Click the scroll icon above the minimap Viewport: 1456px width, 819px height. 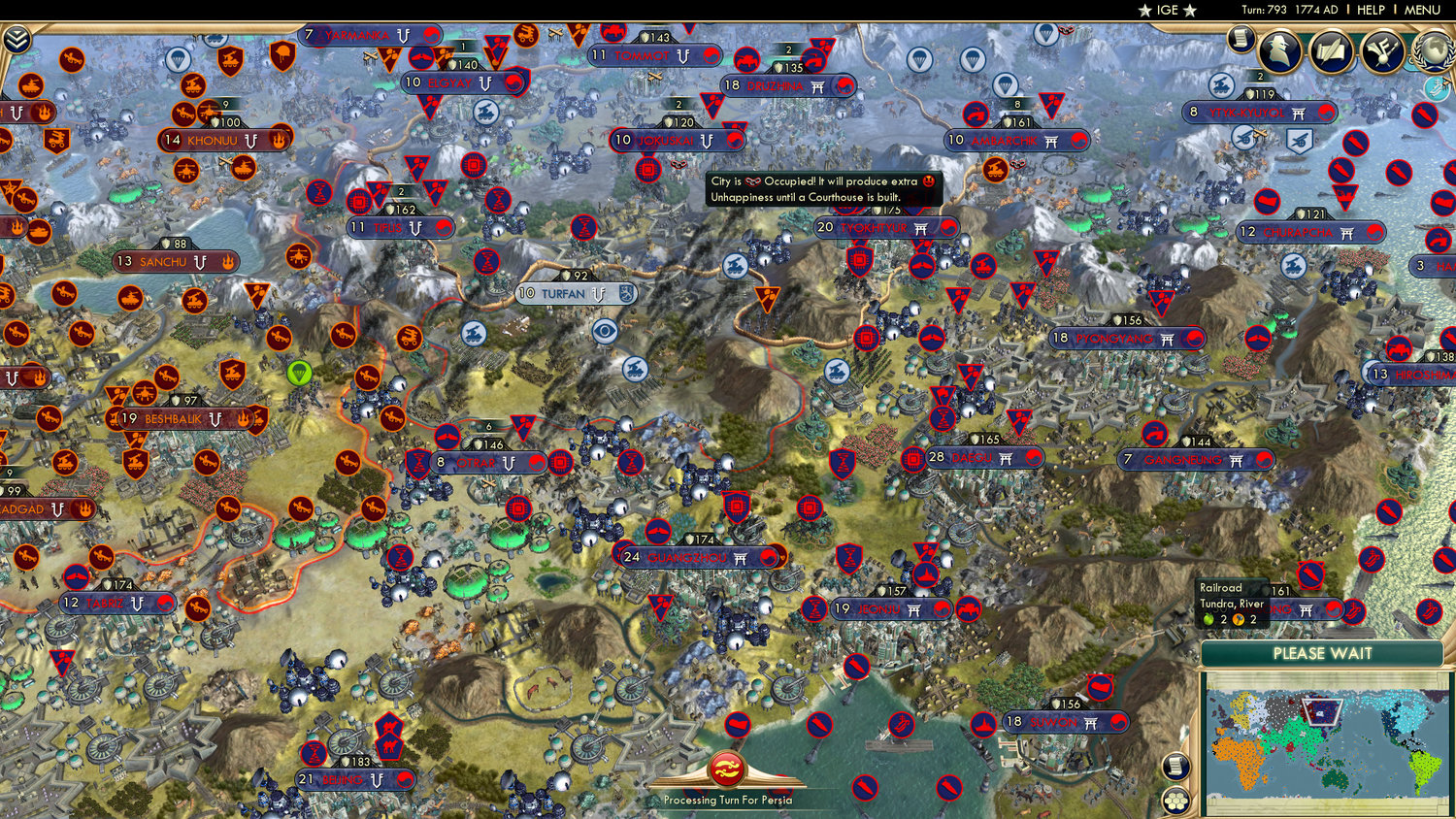tap(1175, 768)
